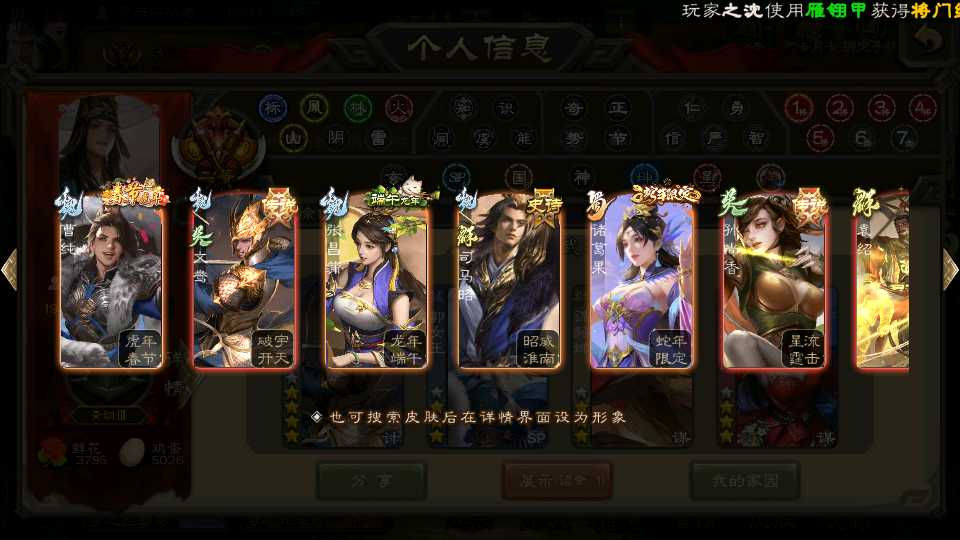Screen dimensions: 960x540
Task: Select the 火 expansion filter icon
Action: 399,107
